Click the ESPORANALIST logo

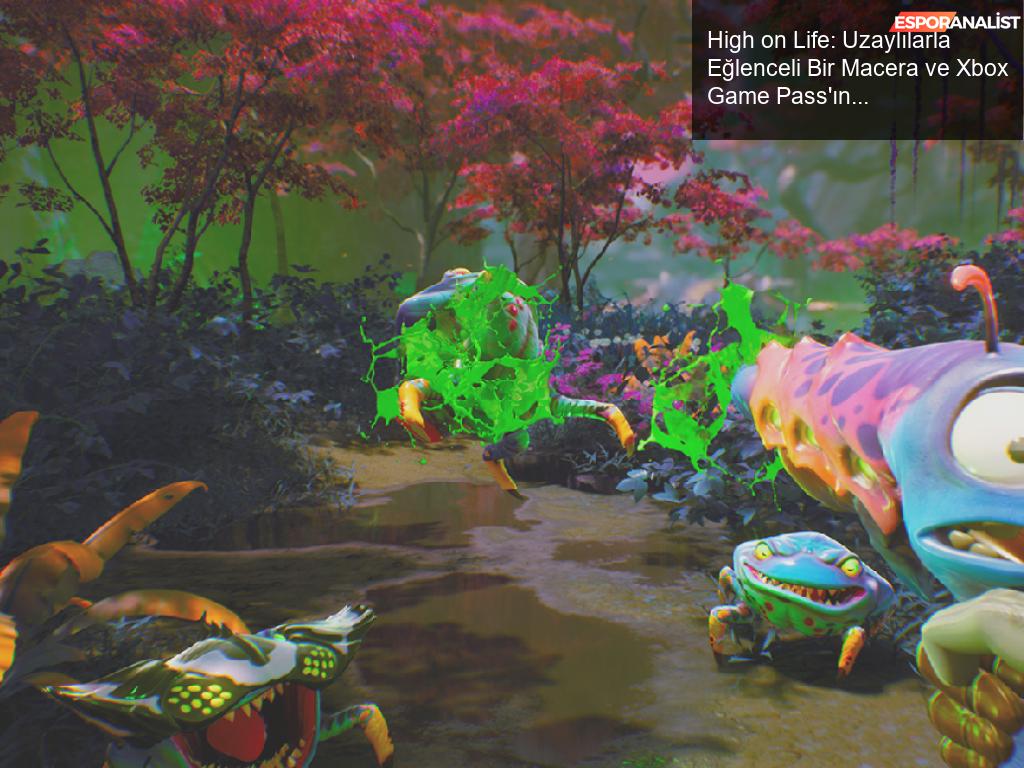(x=955, y=22)
